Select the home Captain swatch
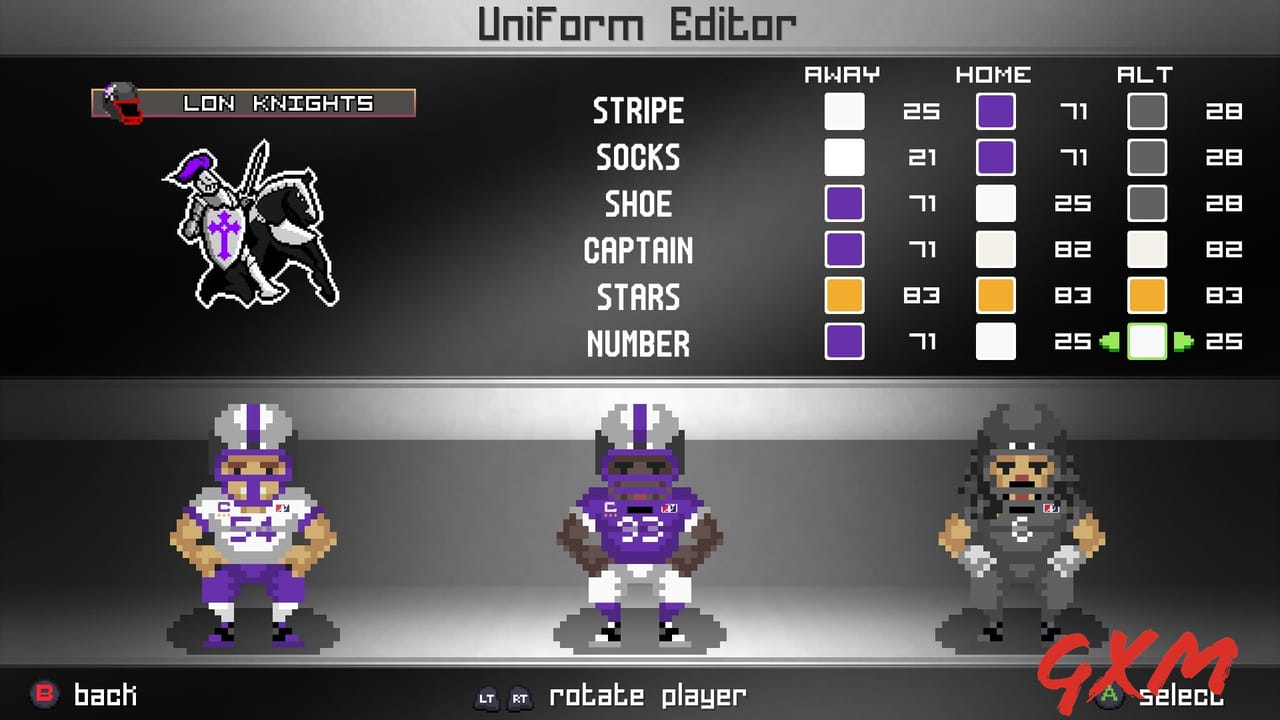Viewport: 1280px width, 720px height. tap(995, 250)
